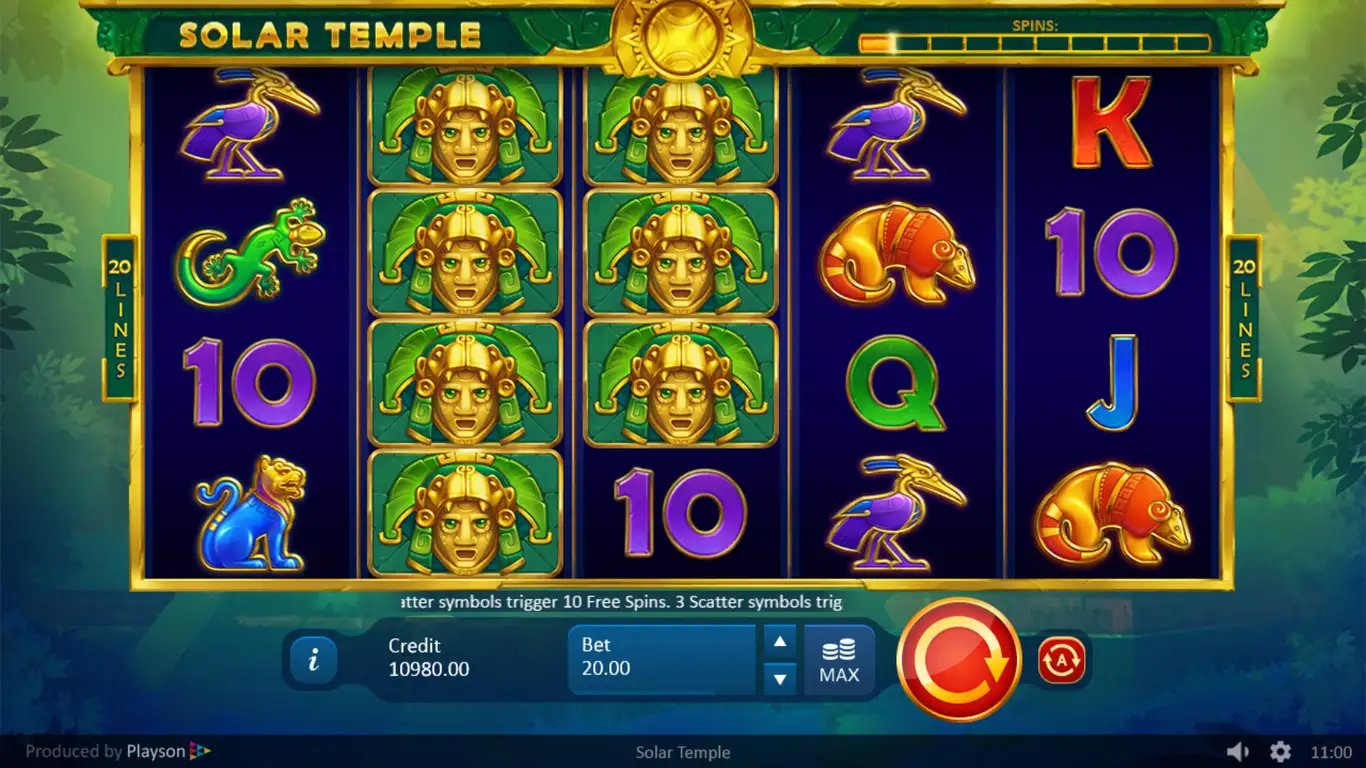Turn on autoplay with the A button
1366x768 pixels.
(1061, 661)
